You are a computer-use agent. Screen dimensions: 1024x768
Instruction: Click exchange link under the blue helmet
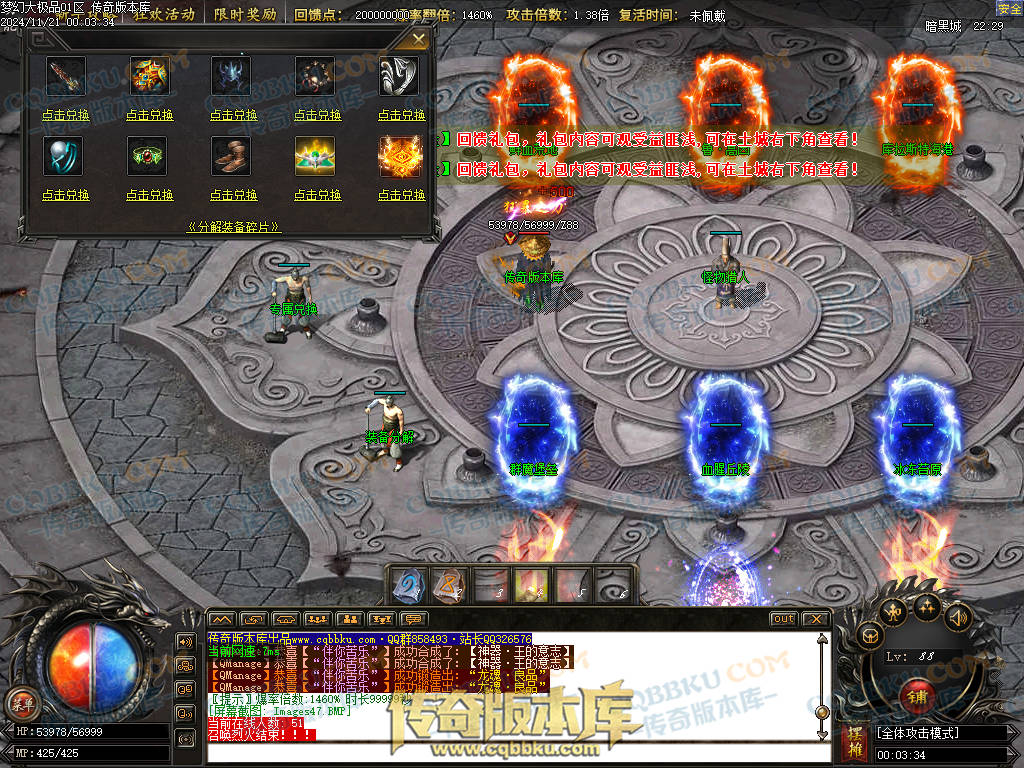click(233, 115)
